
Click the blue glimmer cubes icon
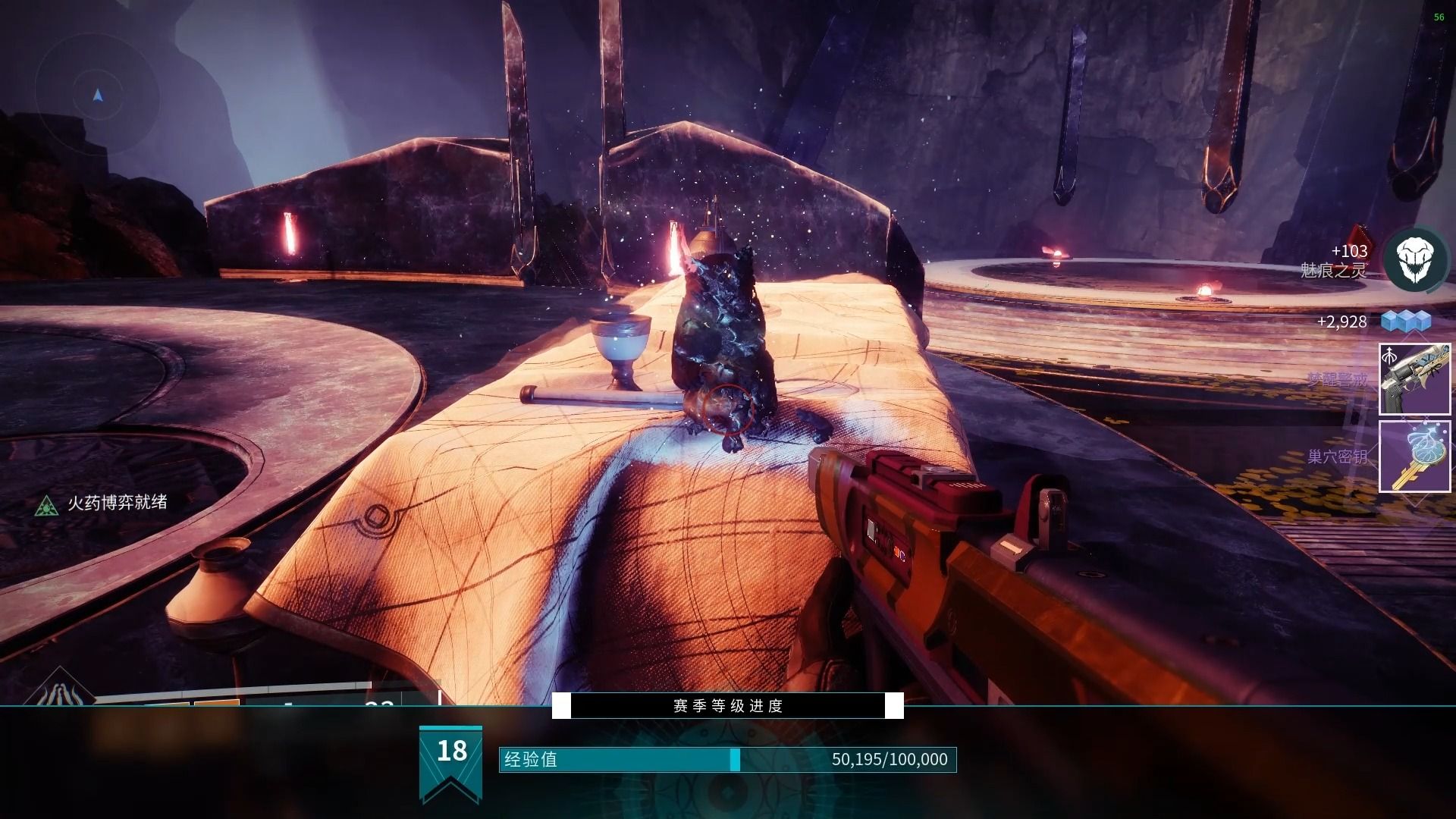click(1405, 321)
